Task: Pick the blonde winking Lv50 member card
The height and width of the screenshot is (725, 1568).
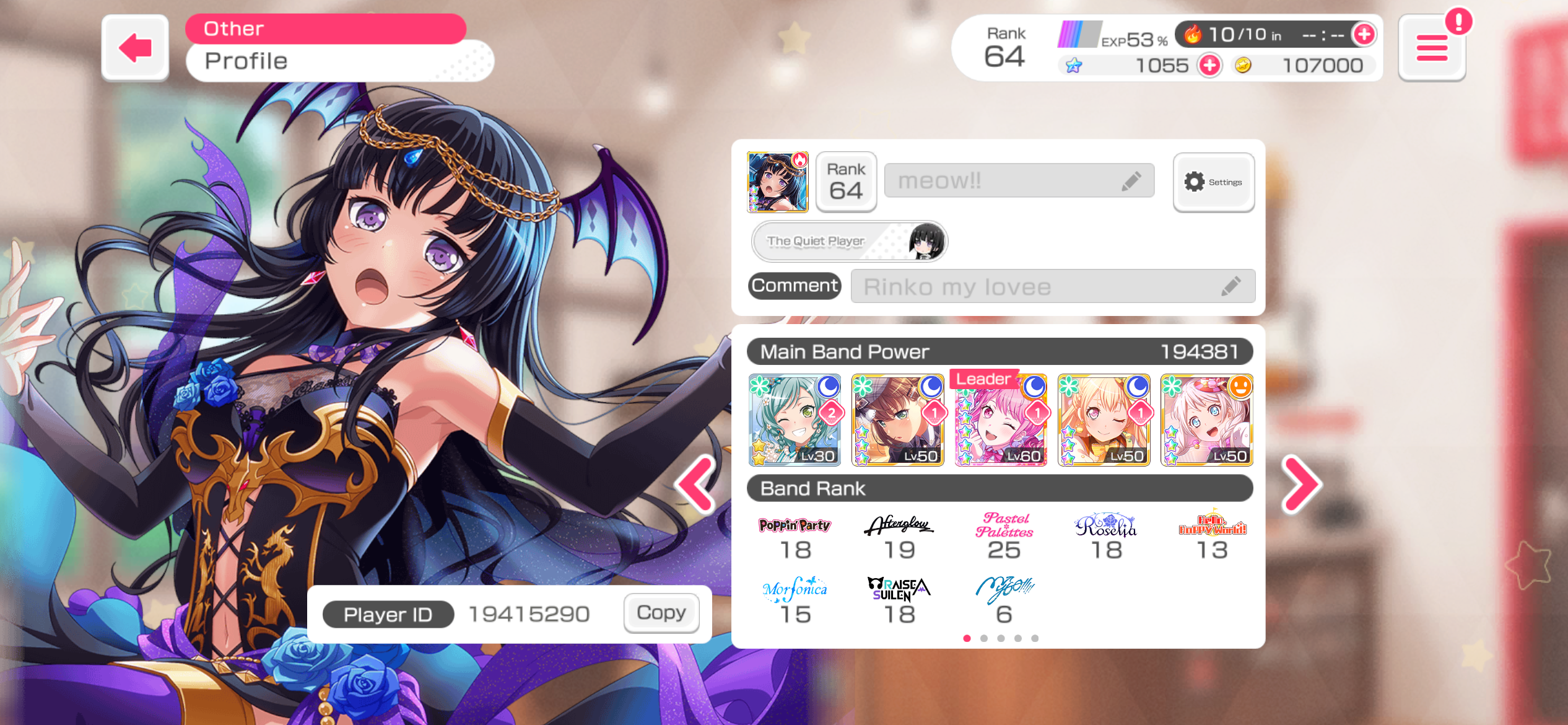Action: pos(1104,420)
